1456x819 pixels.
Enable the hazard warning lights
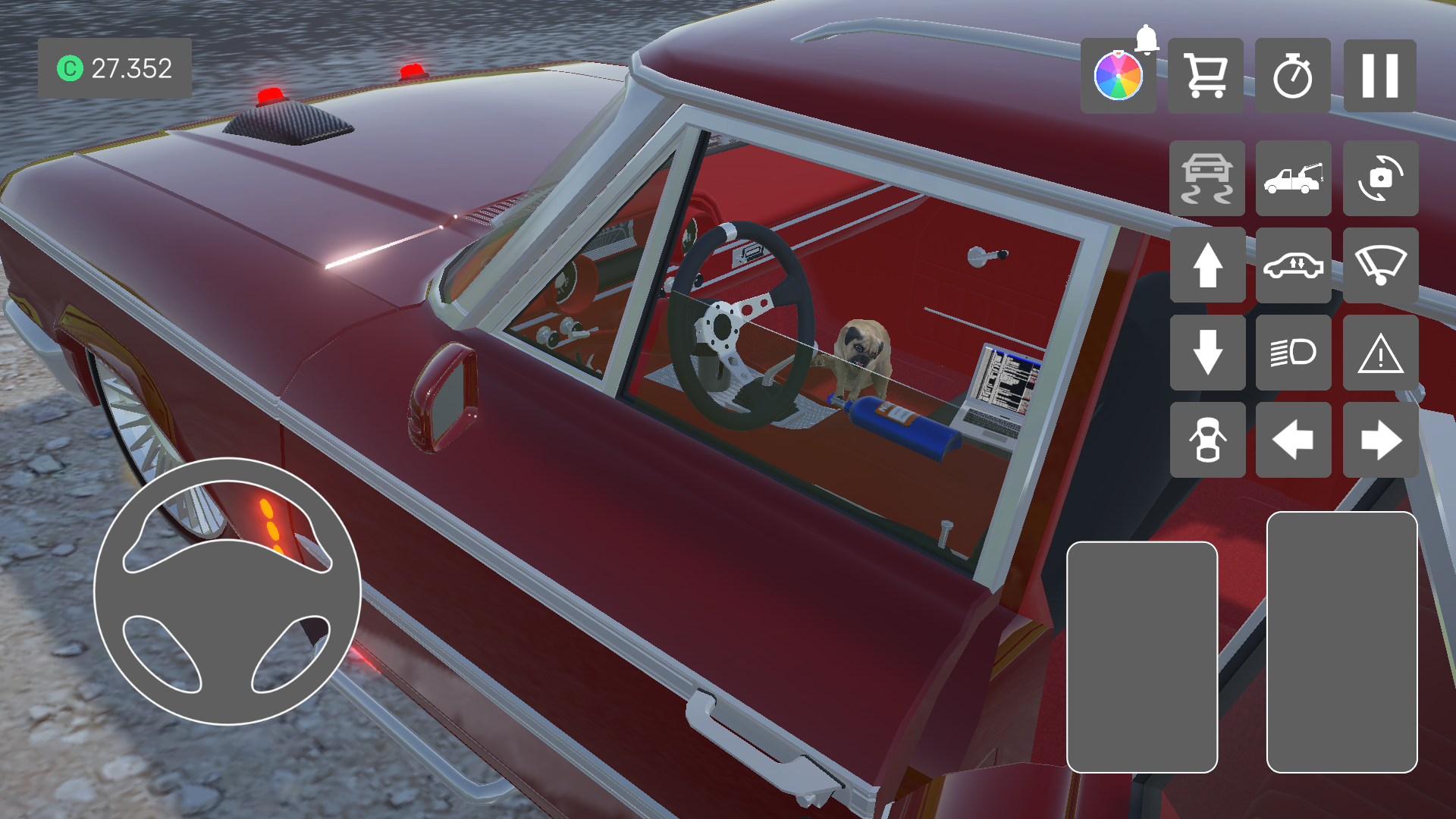(x=1379, y=353)
